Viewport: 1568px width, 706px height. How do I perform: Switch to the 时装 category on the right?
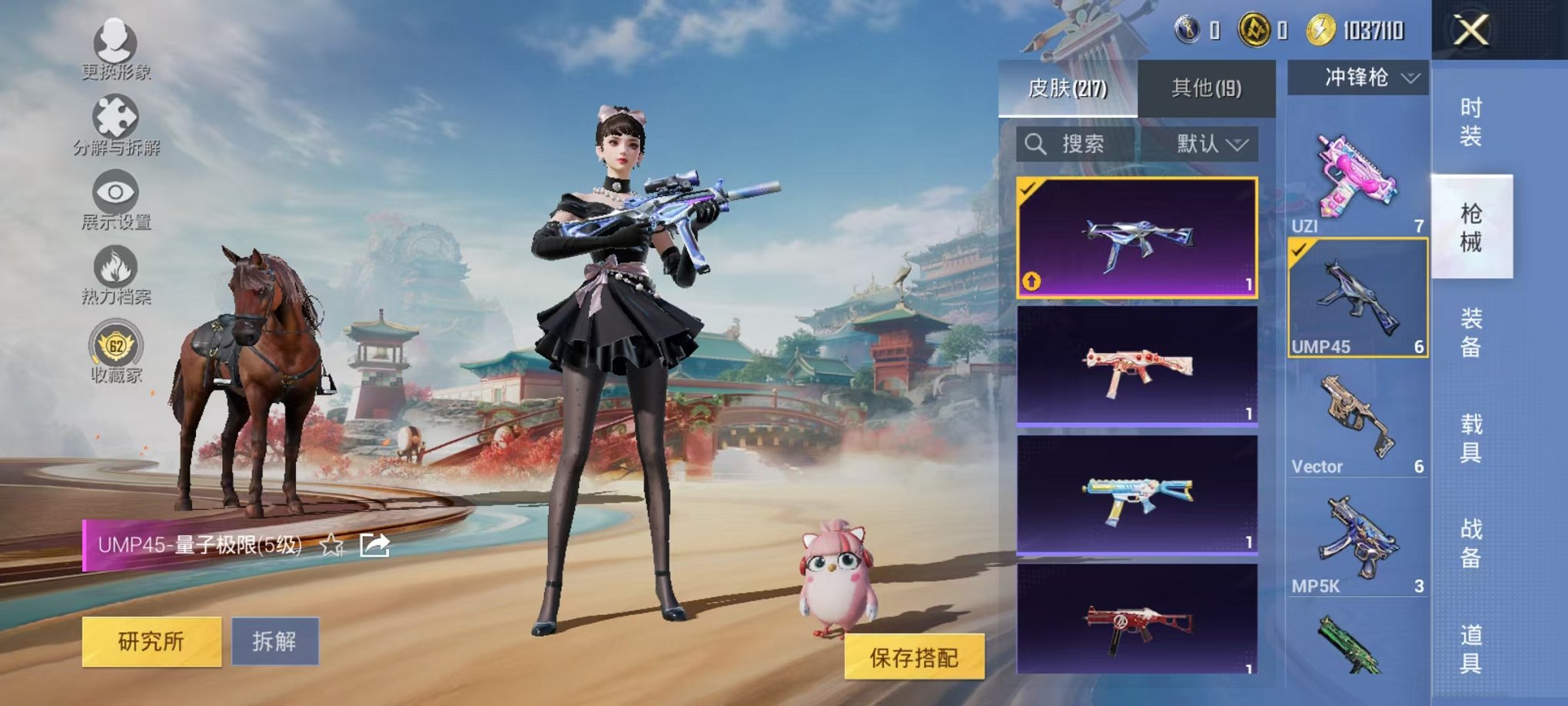pyautogui.click(x=1473, y=123)
